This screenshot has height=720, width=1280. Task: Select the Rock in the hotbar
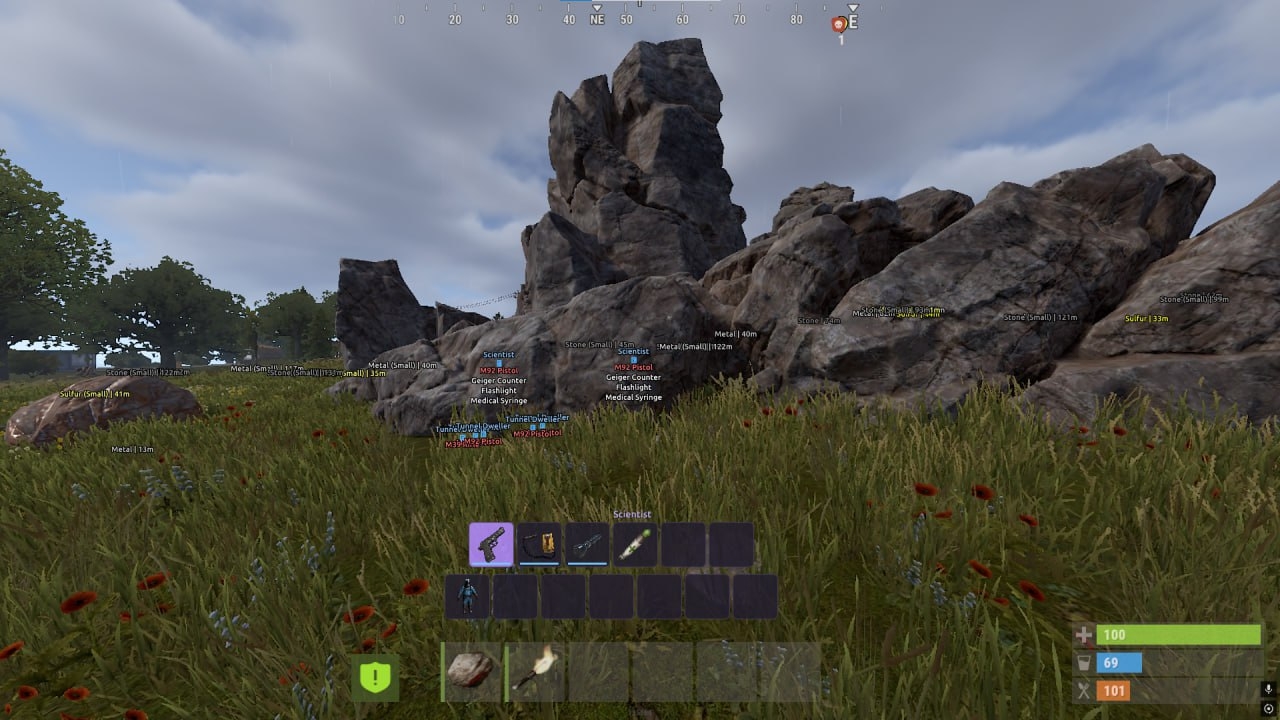(470, 669)
